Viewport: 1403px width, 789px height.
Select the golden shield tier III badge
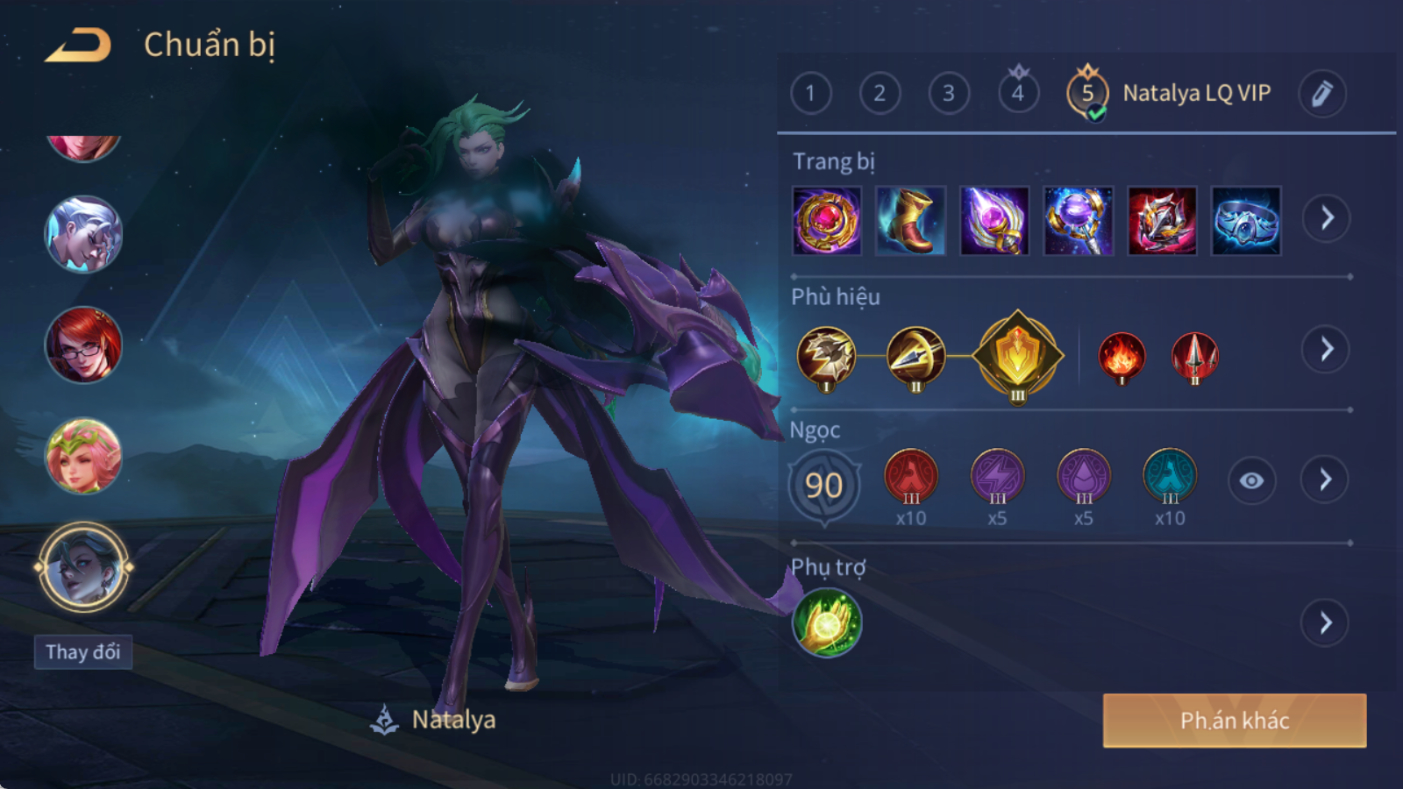pos(1017,355)
